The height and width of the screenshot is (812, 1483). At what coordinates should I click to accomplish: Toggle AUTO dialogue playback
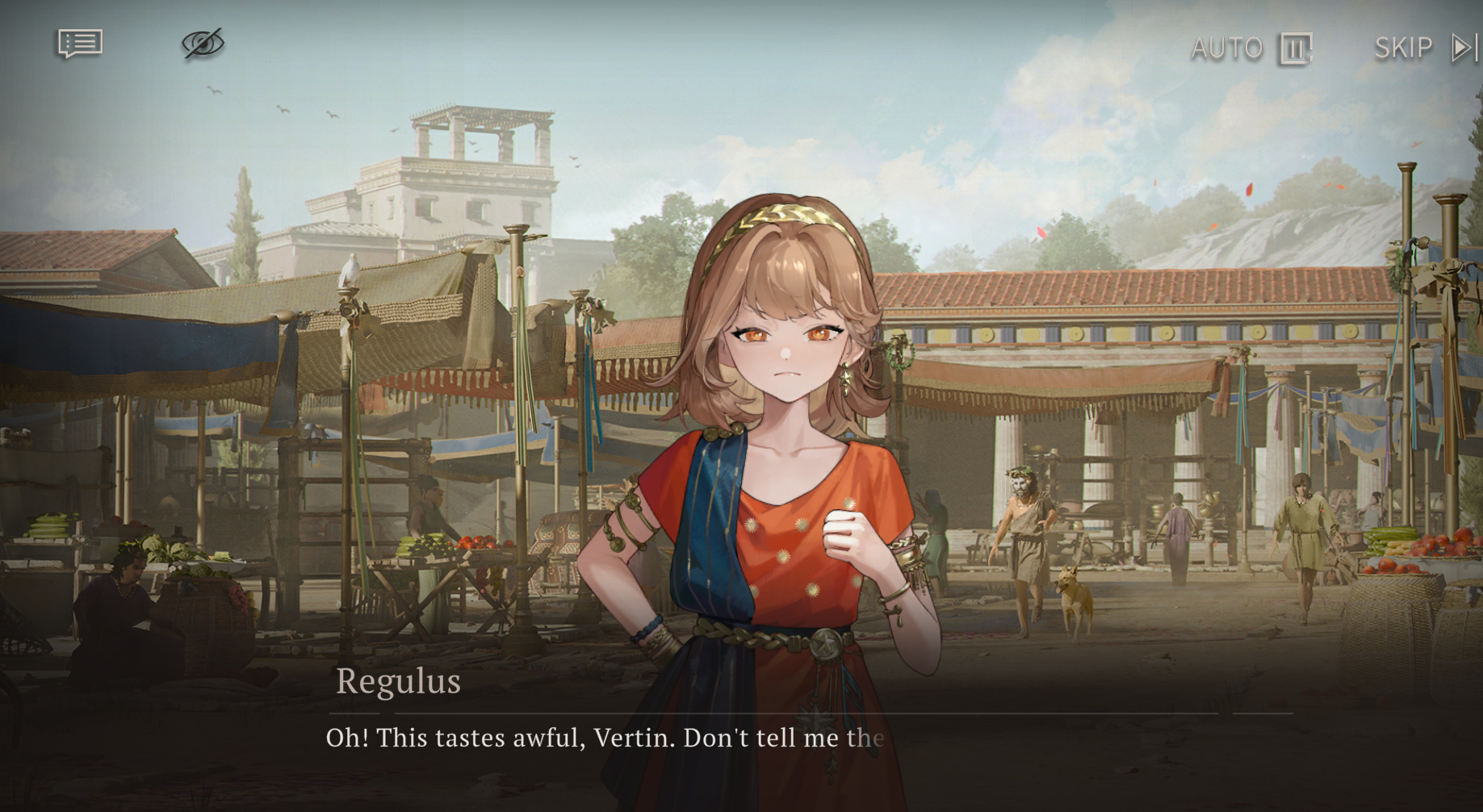point(1250,48)
